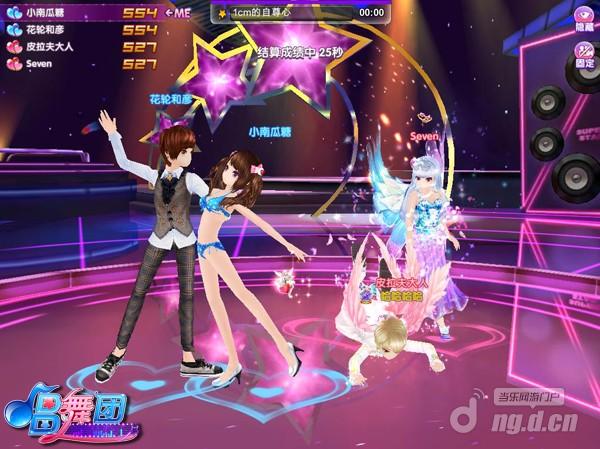Select player row 小南瓜糖 in scoreboard

tap(80, 13)
